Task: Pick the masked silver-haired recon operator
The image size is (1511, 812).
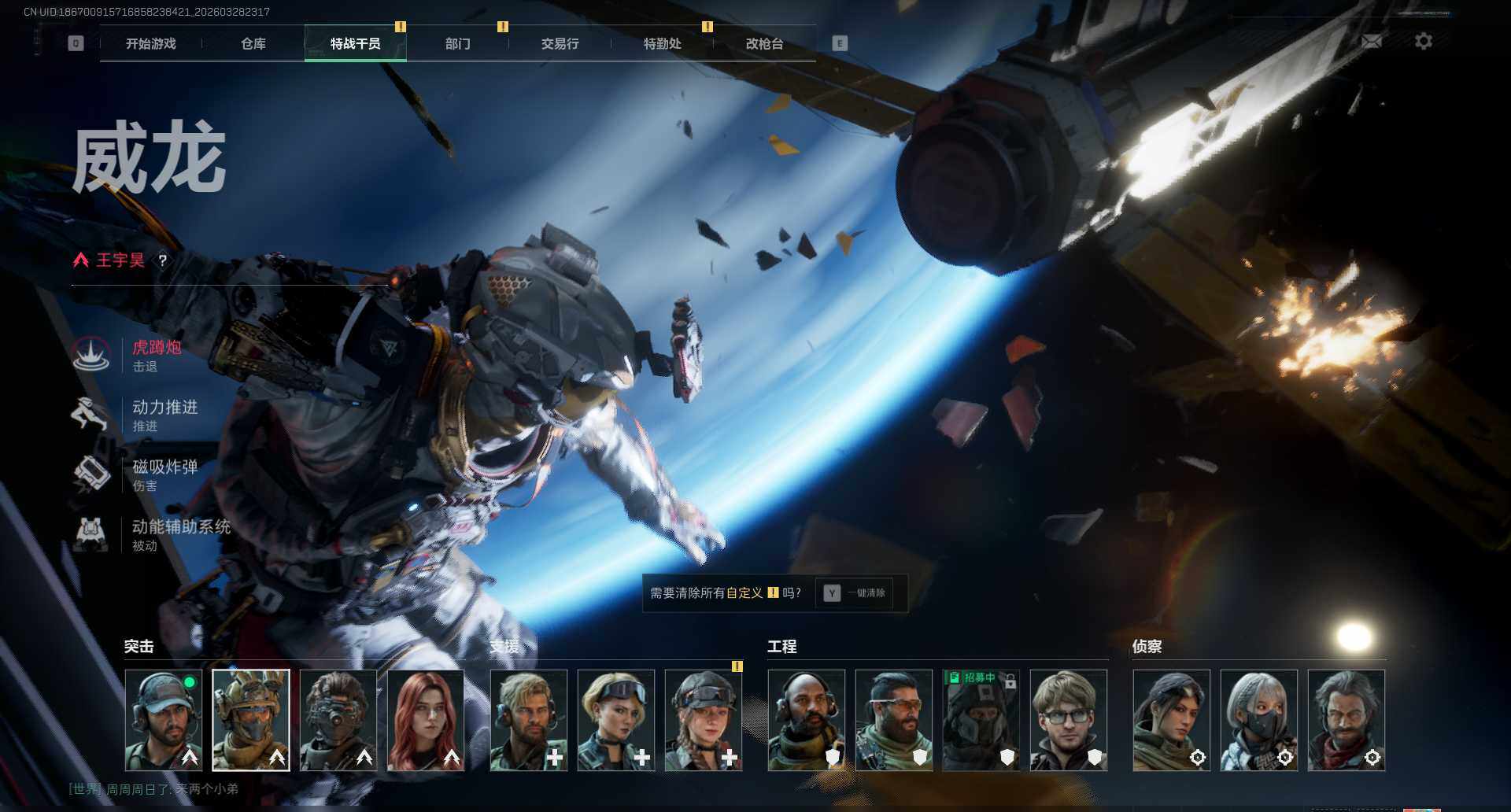Action: click(1258, 720)
